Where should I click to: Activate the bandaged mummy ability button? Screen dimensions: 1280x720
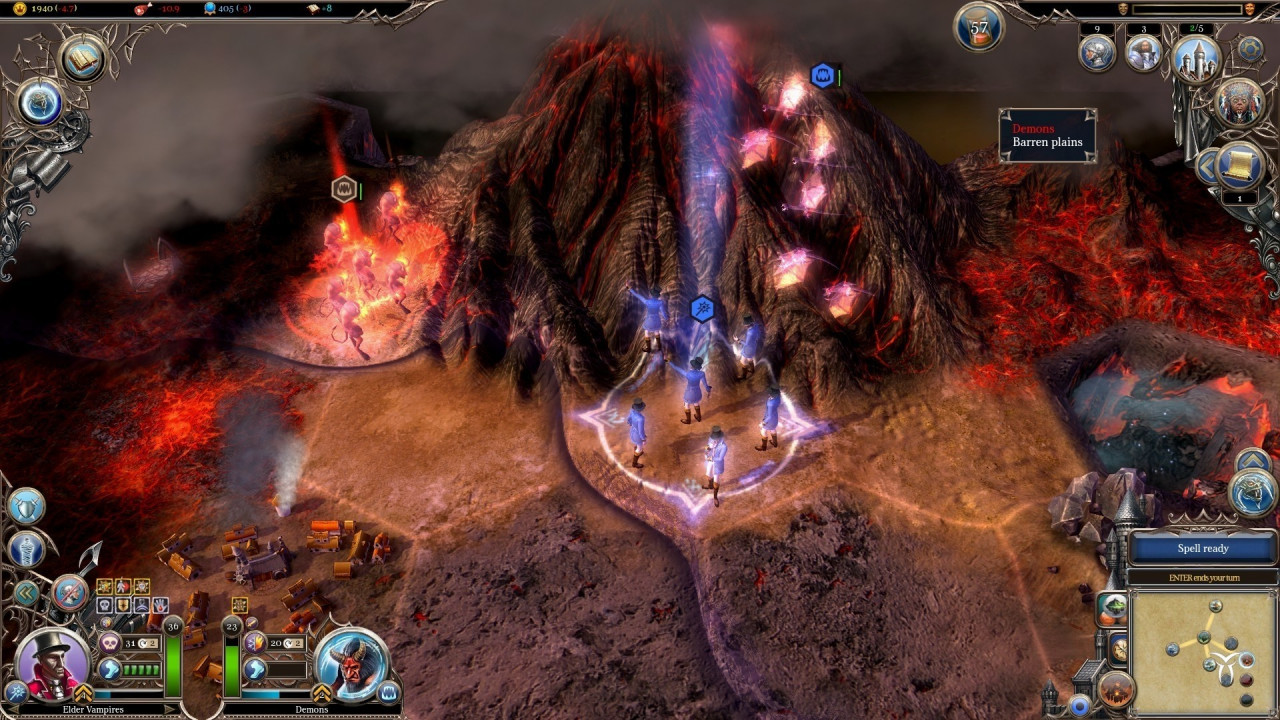[x=25, y=549]
